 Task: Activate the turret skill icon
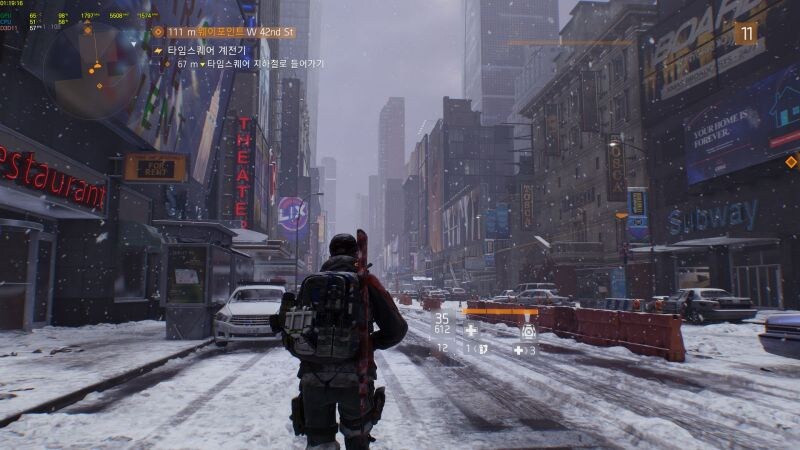coord(528,330)
